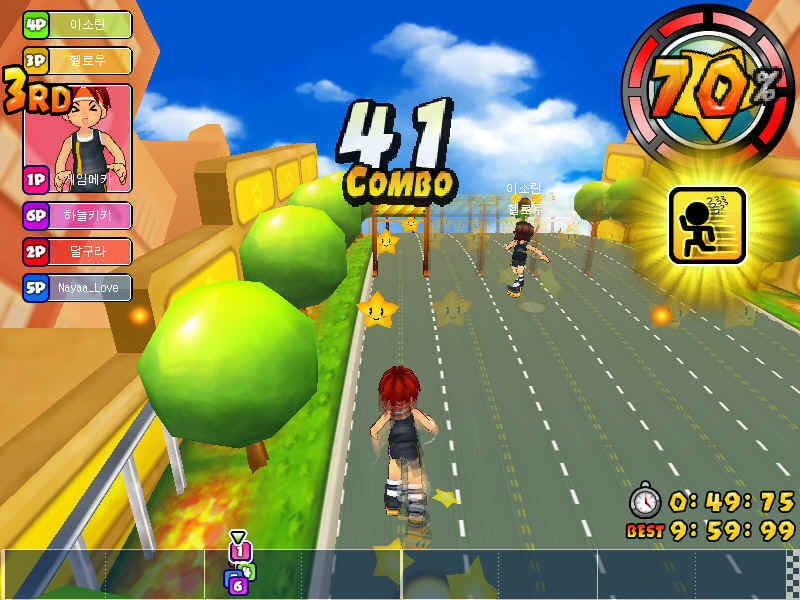800x600 pixels.
Task: Select the 5P player row Nayaa_Love
Action: 78,288
